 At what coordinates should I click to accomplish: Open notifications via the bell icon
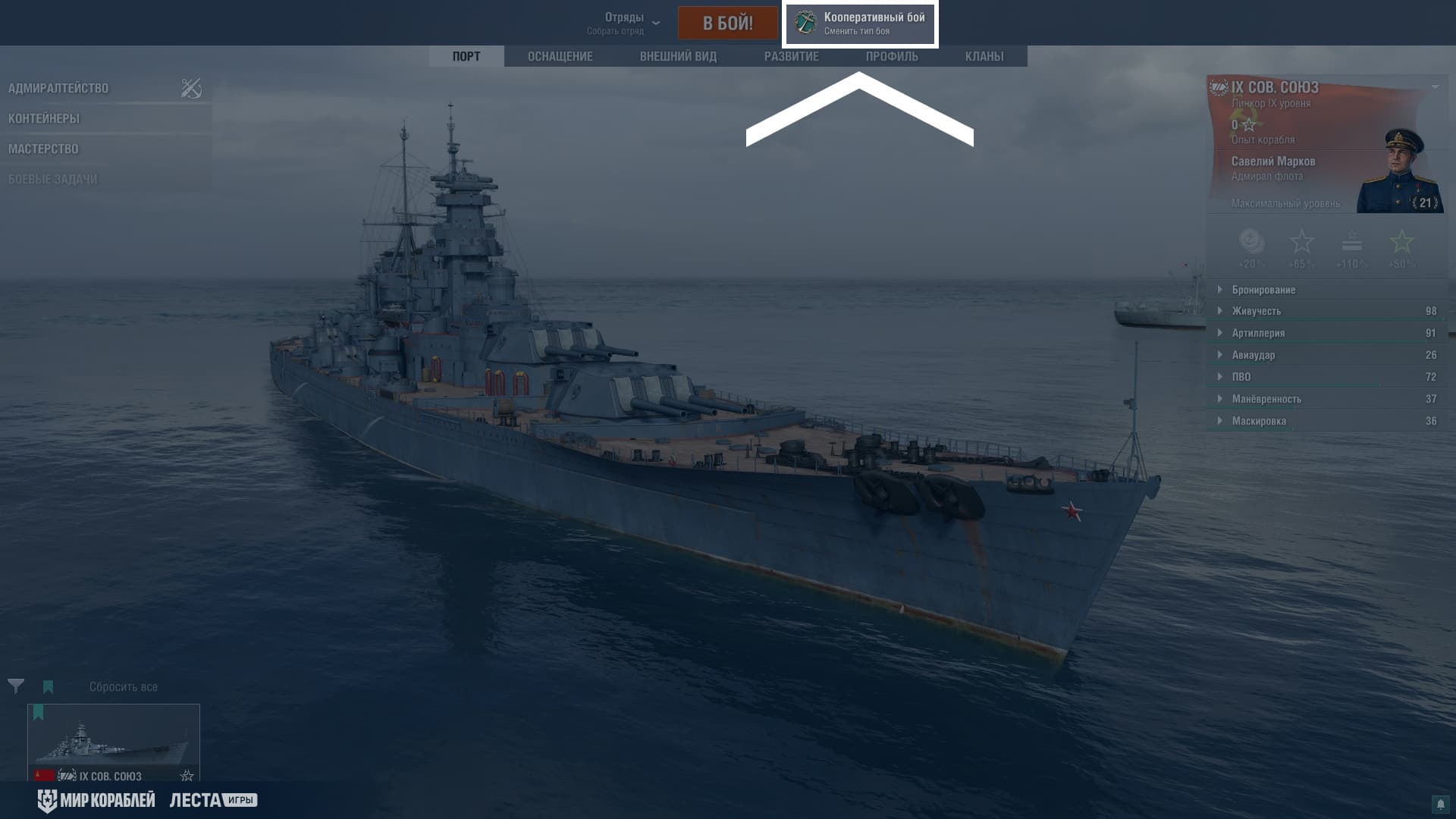coord(1440,805)
